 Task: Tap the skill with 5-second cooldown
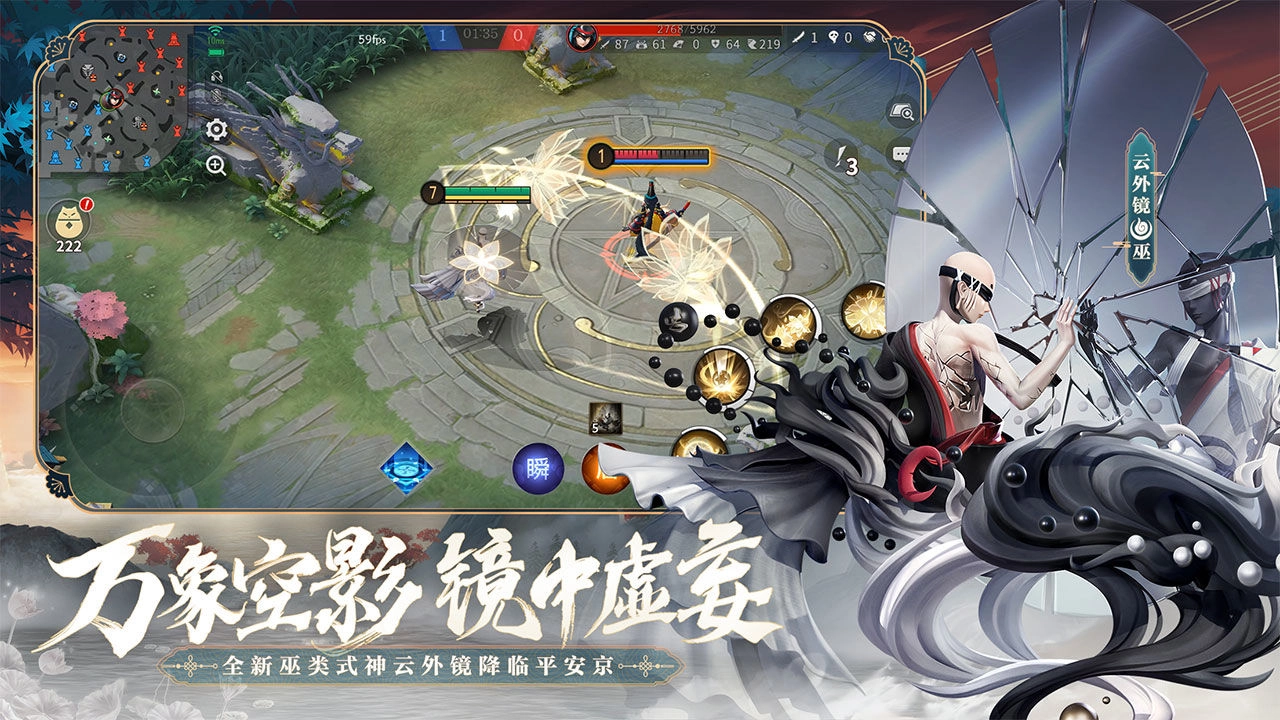[x=607, y=417]
